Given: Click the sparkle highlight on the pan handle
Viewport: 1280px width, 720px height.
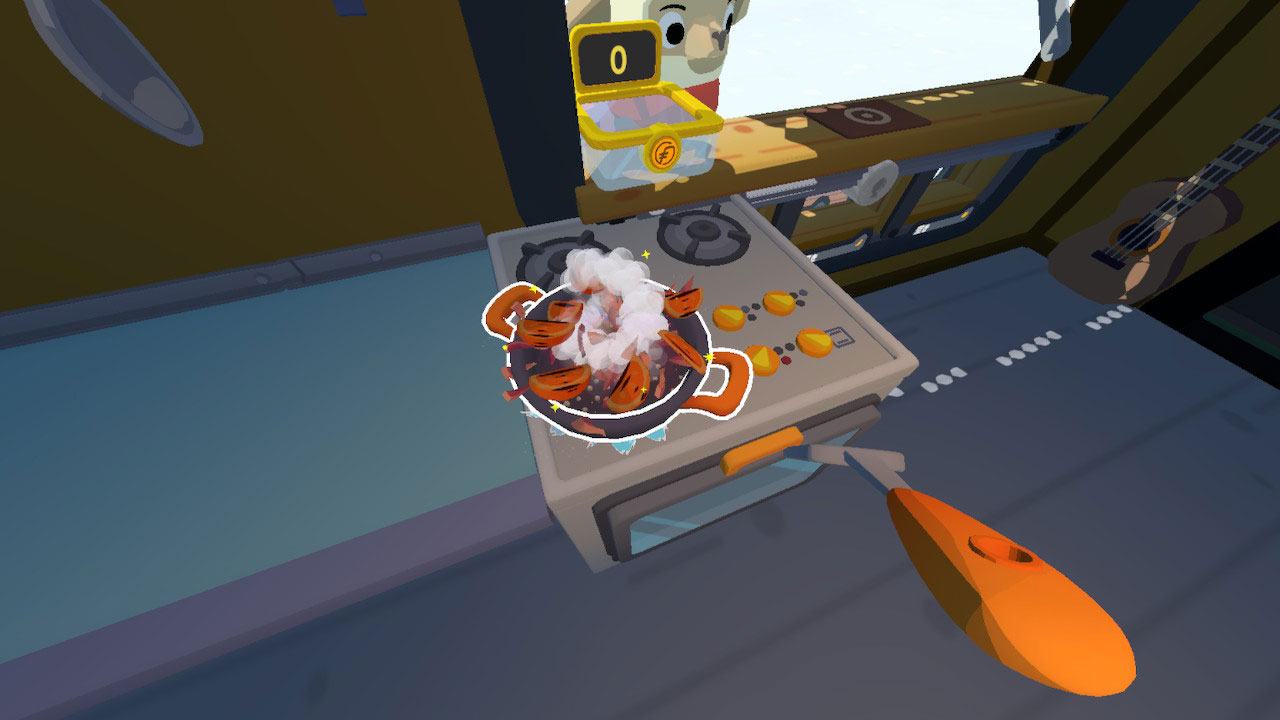Looking at the screenshot, I should coord(708,357).
